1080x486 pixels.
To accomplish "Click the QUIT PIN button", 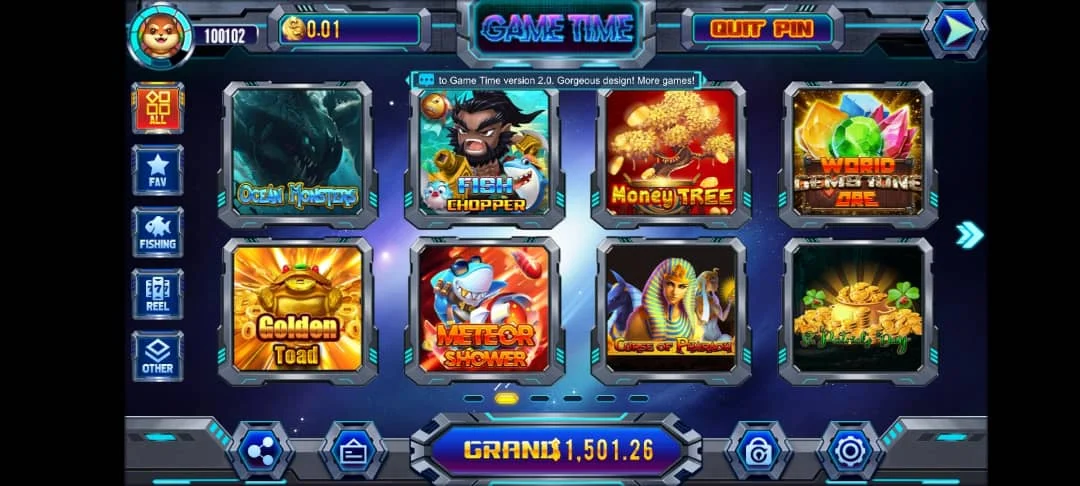I will coord(762,28).
